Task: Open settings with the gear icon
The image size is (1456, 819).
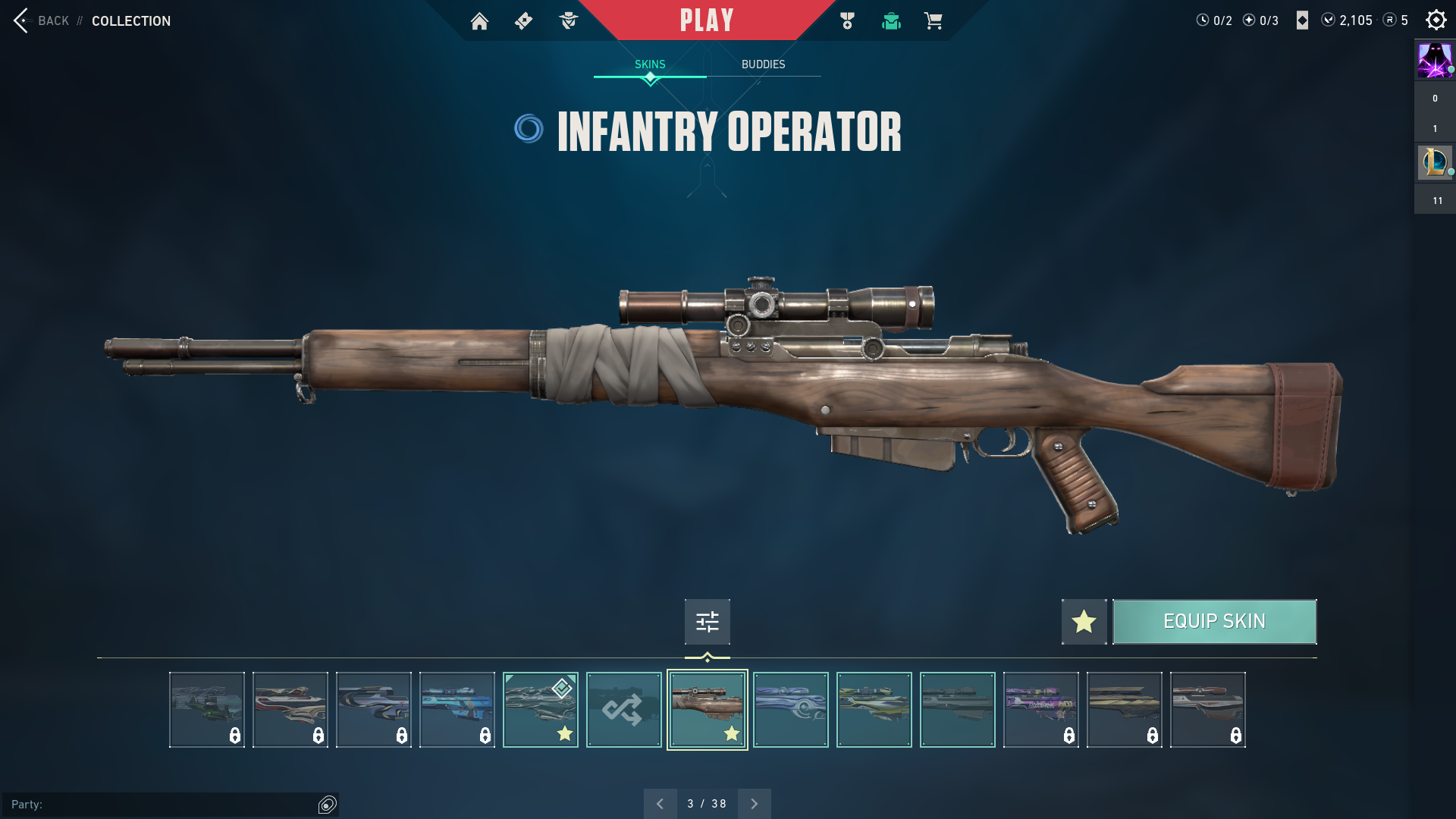Action: (x=1436, y=20)
